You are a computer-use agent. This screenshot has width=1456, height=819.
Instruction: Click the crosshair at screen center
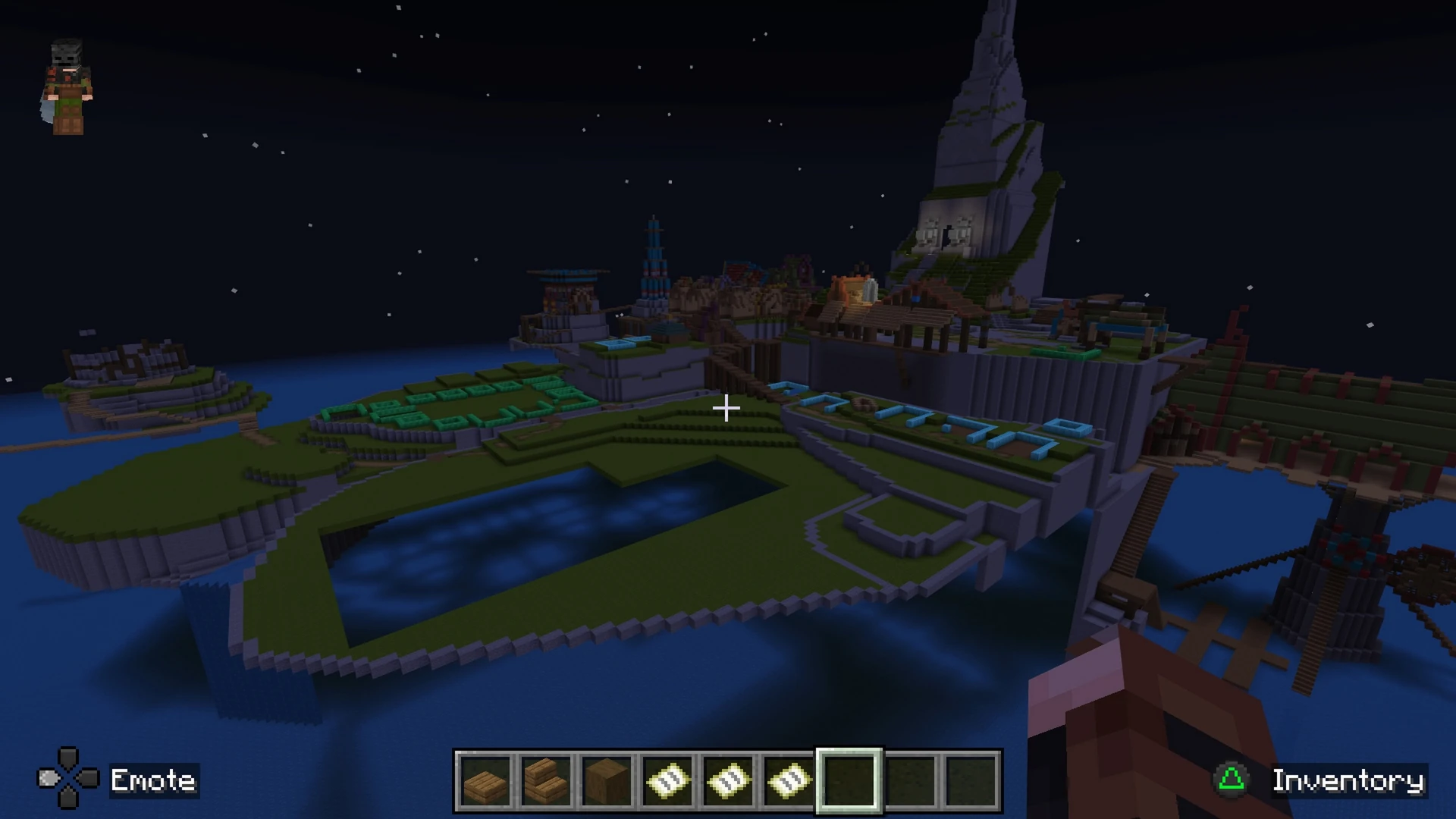pos(726,409)
